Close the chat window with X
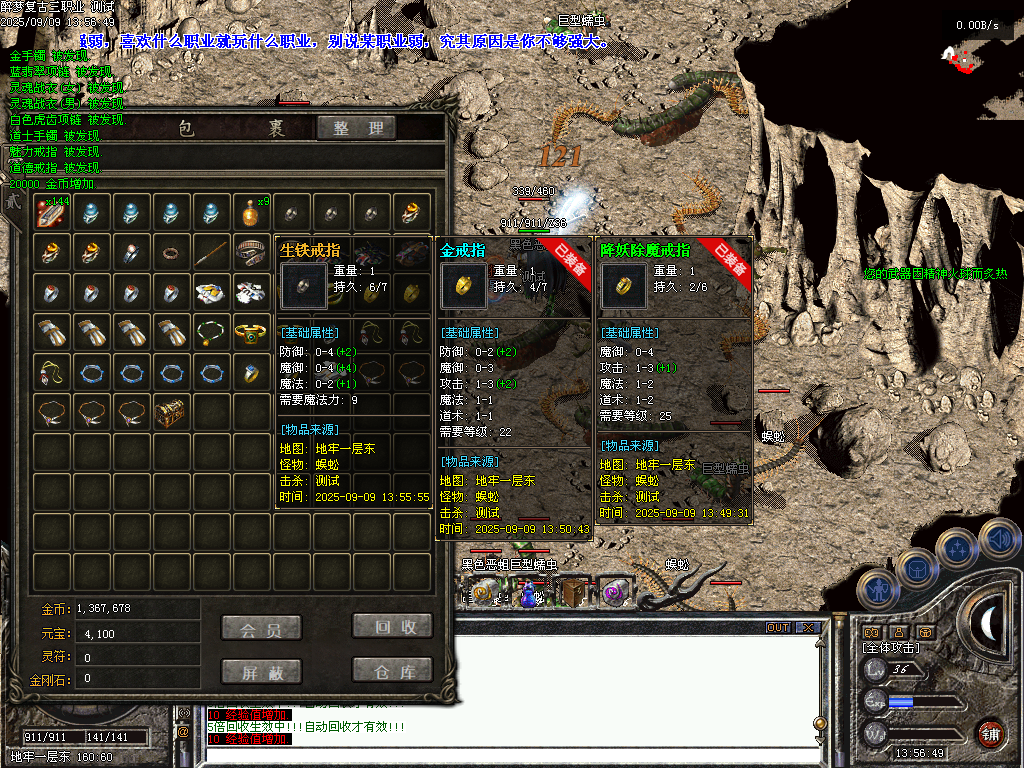Screen dimensions: 1024x768 (808, 628)
